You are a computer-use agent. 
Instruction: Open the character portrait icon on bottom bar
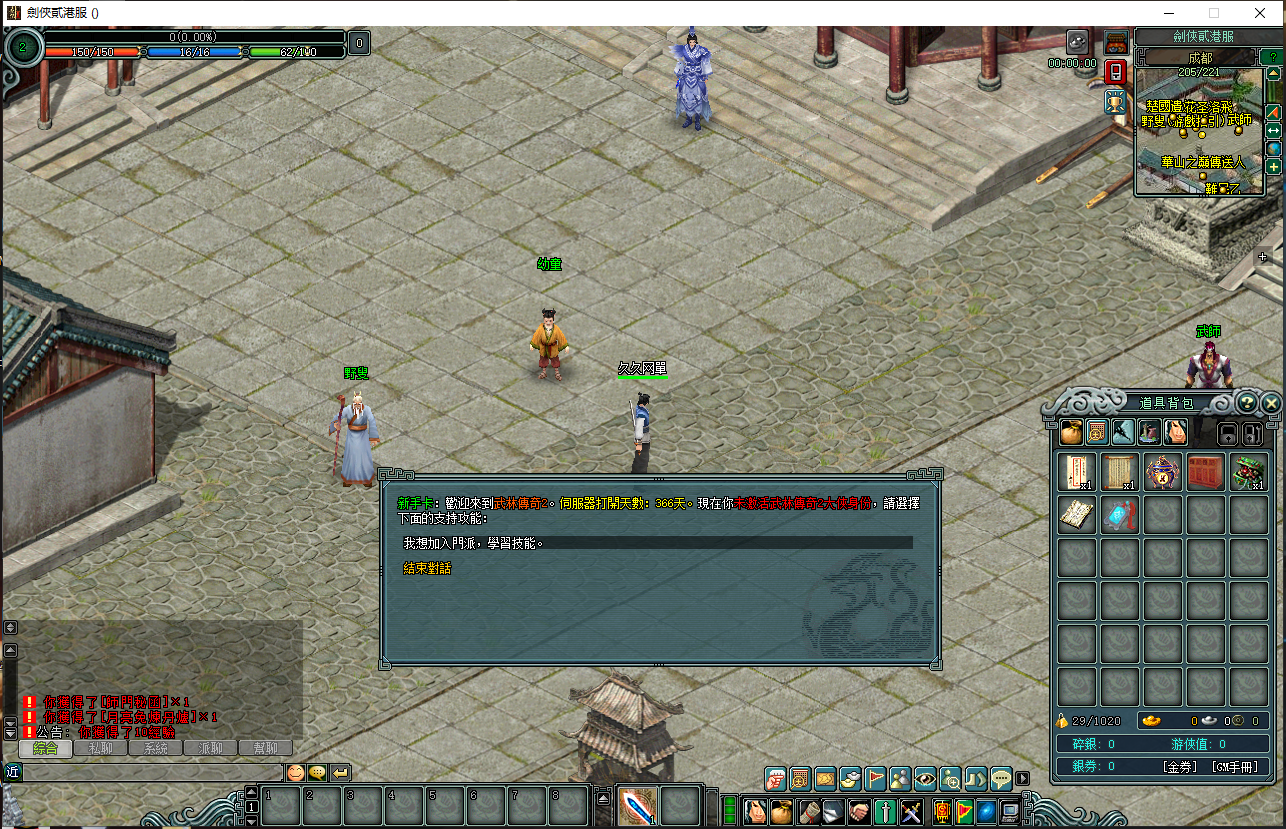tap(755, 810)
